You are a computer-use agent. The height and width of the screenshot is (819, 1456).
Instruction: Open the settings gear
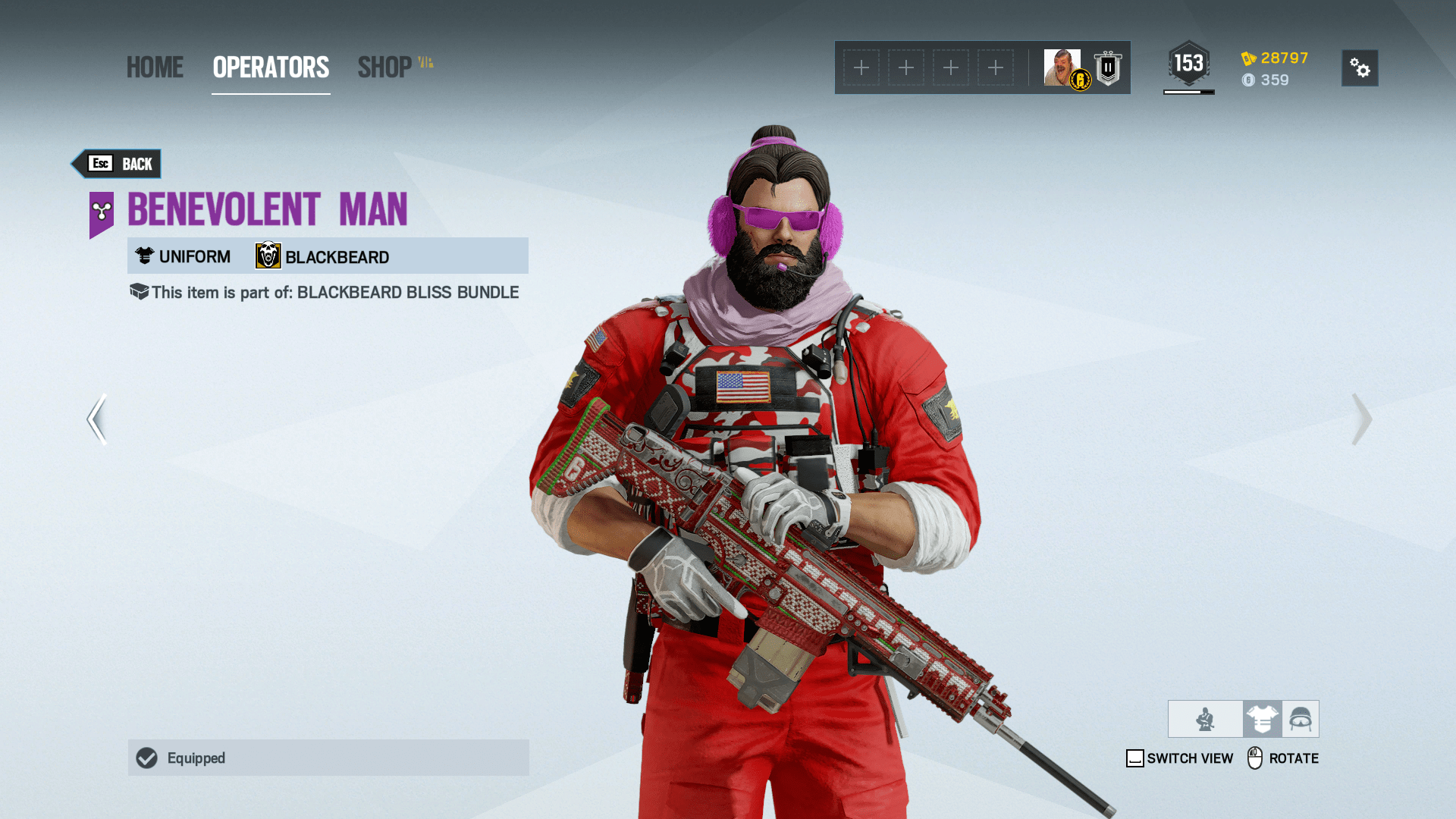coord(1360,68)
